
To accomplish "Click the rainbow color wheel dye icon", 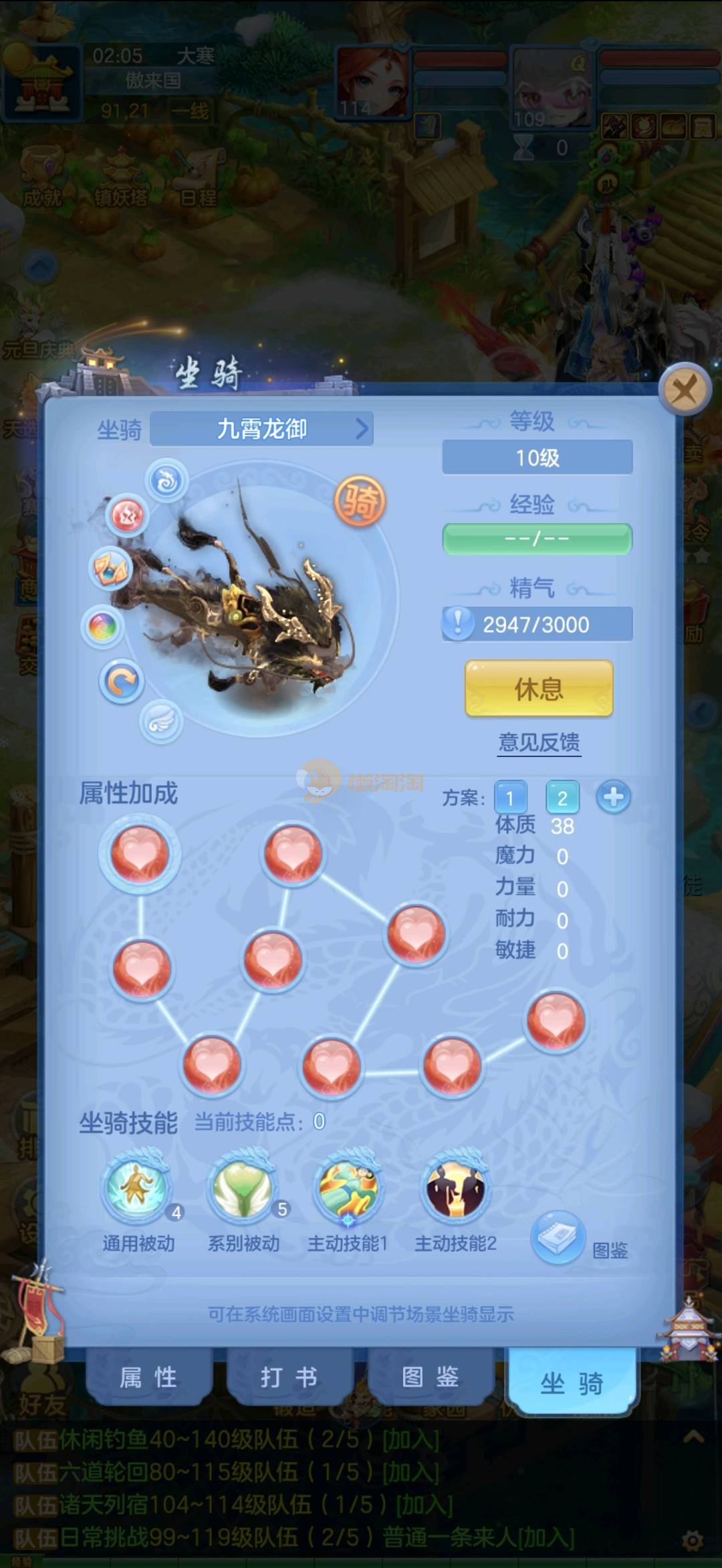I will pyautogui.click(x=103, y=627).
